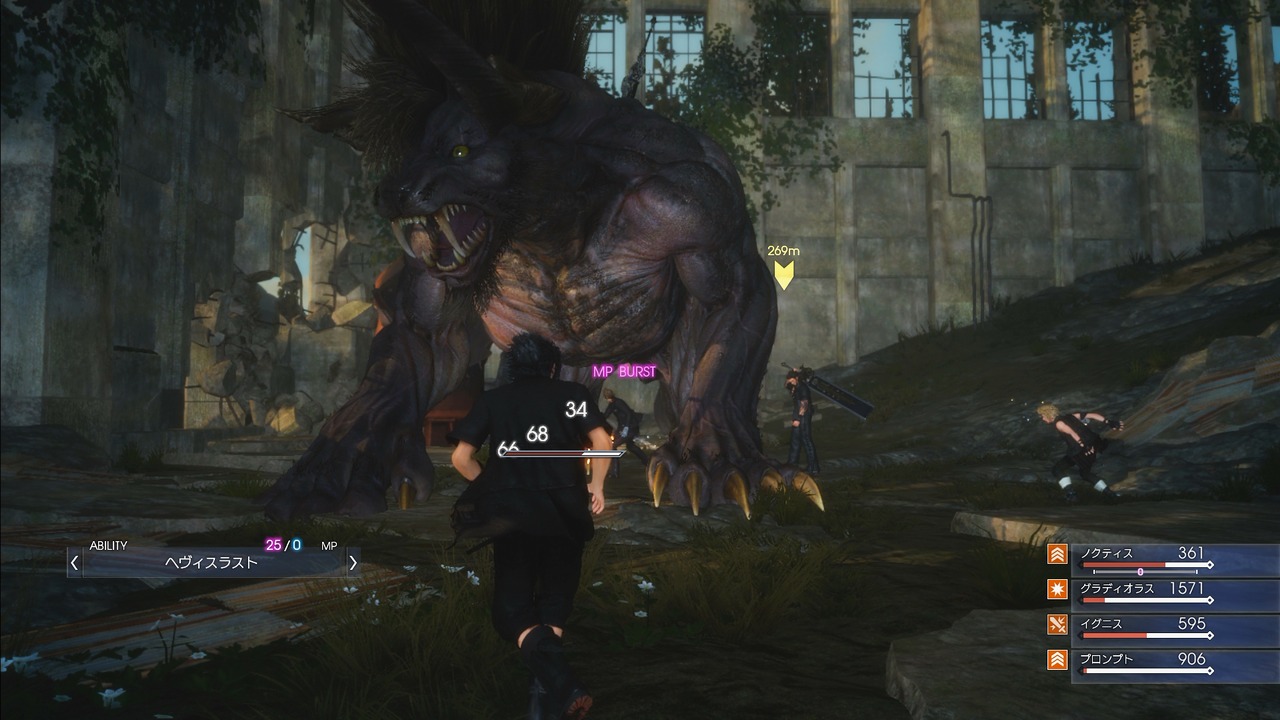Click the MP BURST indicator text
This screenshot has height=720, width=1280.
click(x=625, y=371)
